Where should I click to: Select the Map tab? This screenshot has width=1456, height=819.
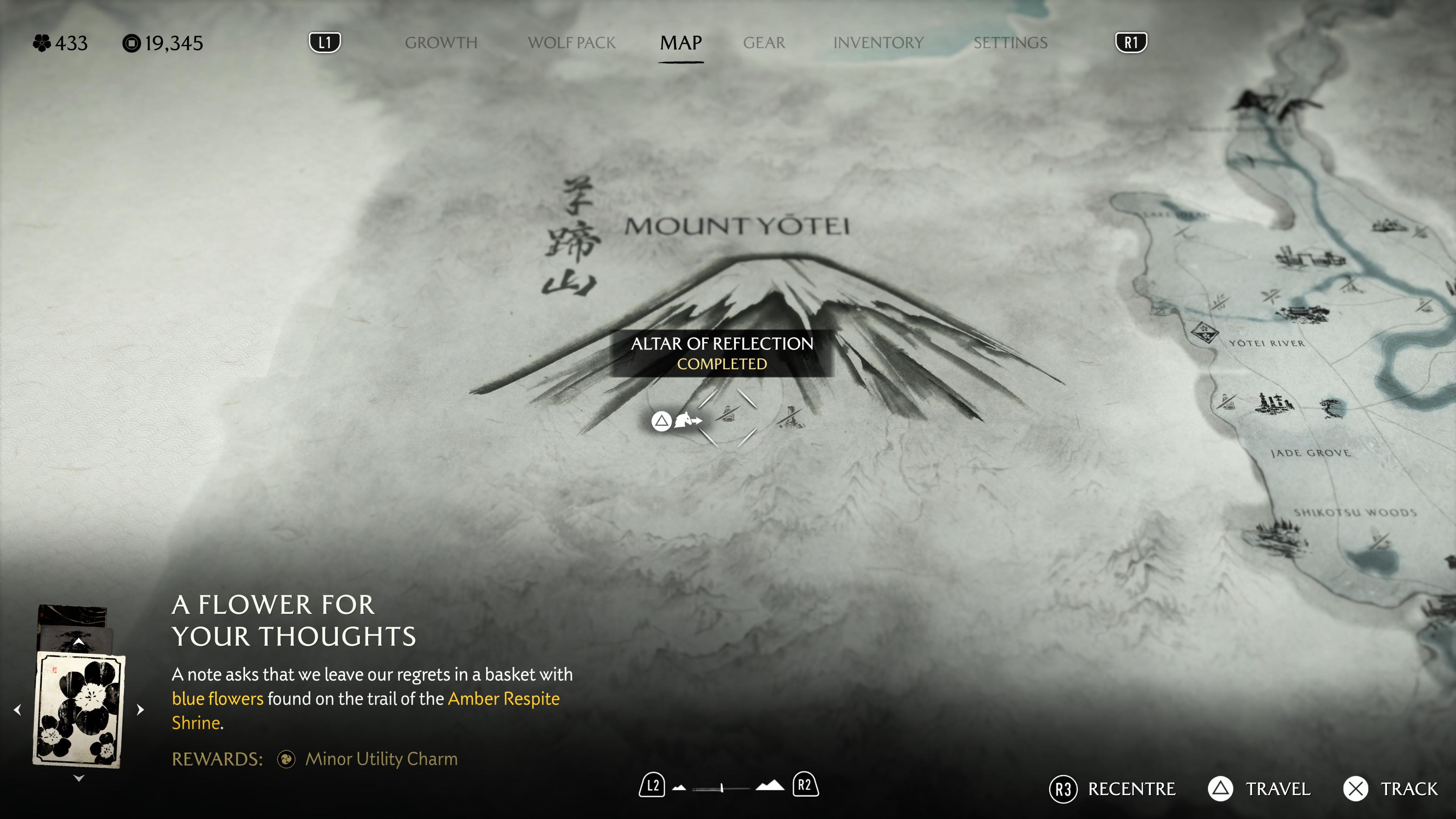point(681,43)
